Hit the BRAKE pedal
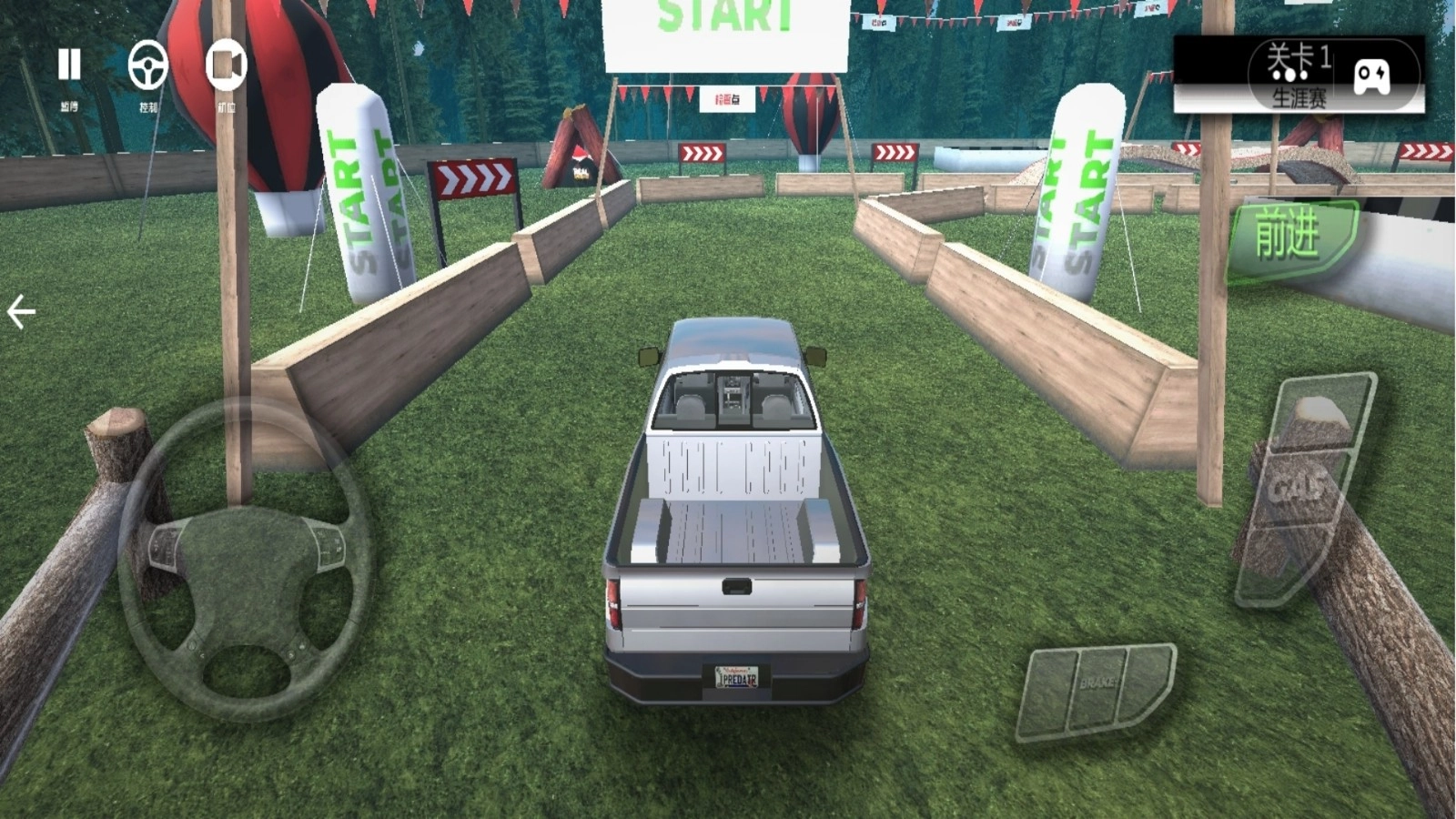Image resolution: width=1456 pixels, height=819 pixels. tap(1097, 688)
